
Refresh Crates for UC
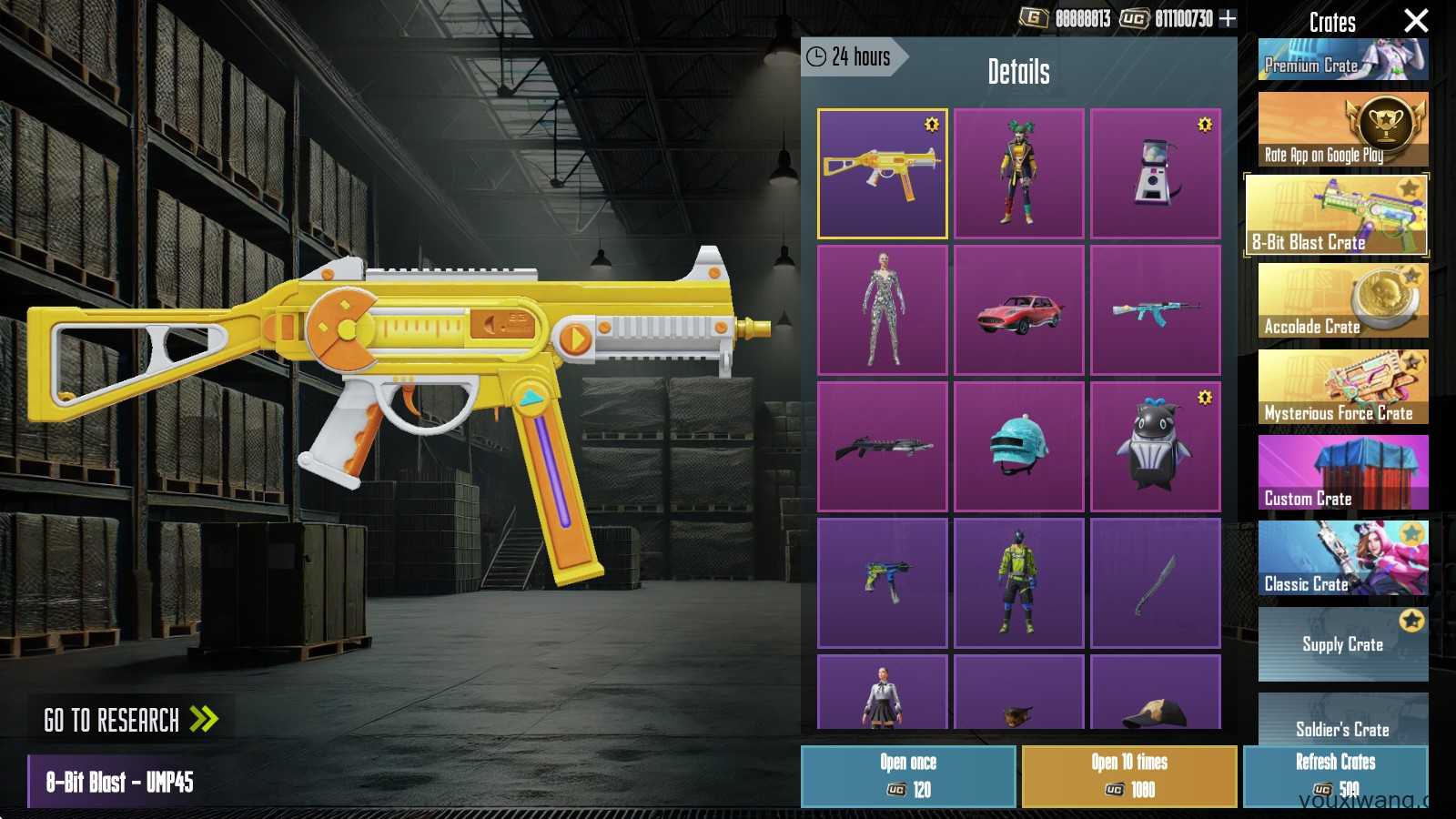(x=1335, y=776)
